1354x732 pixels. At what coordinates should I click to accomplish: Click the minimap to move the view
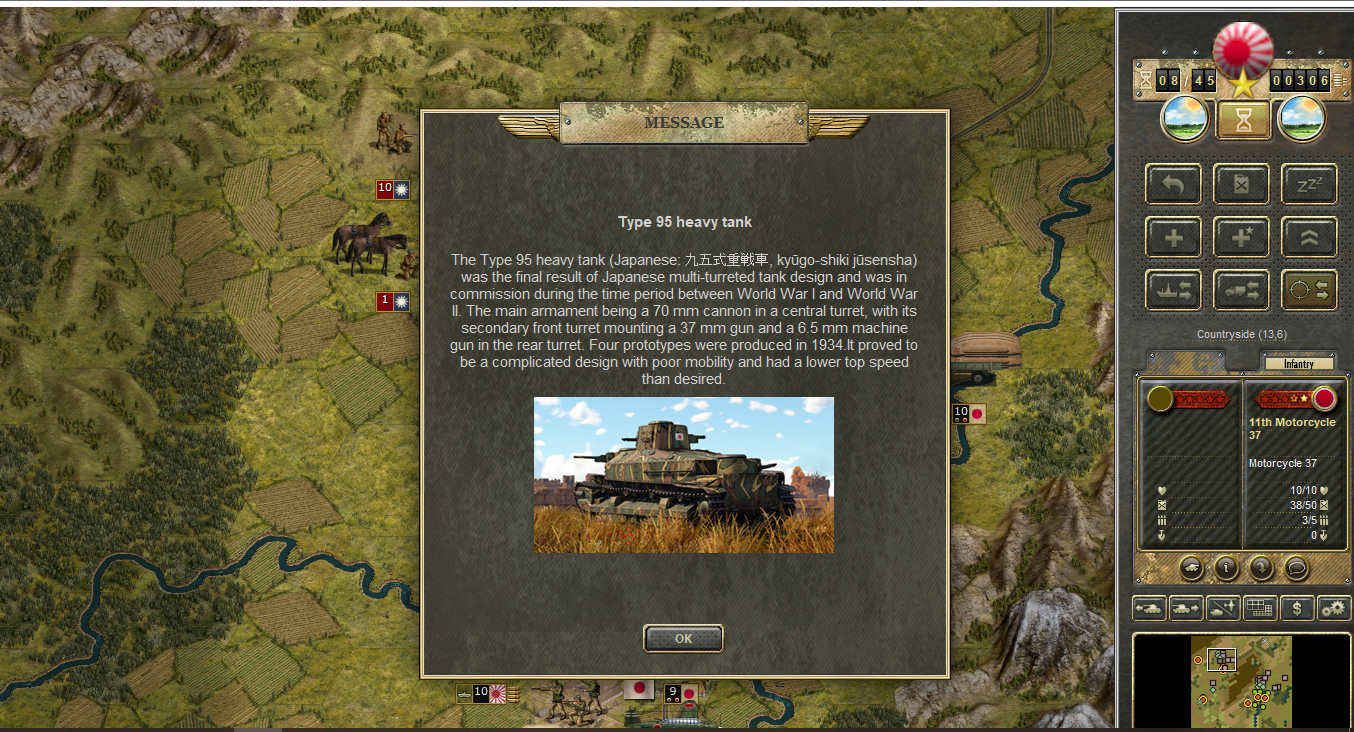tap(1241, 681)
